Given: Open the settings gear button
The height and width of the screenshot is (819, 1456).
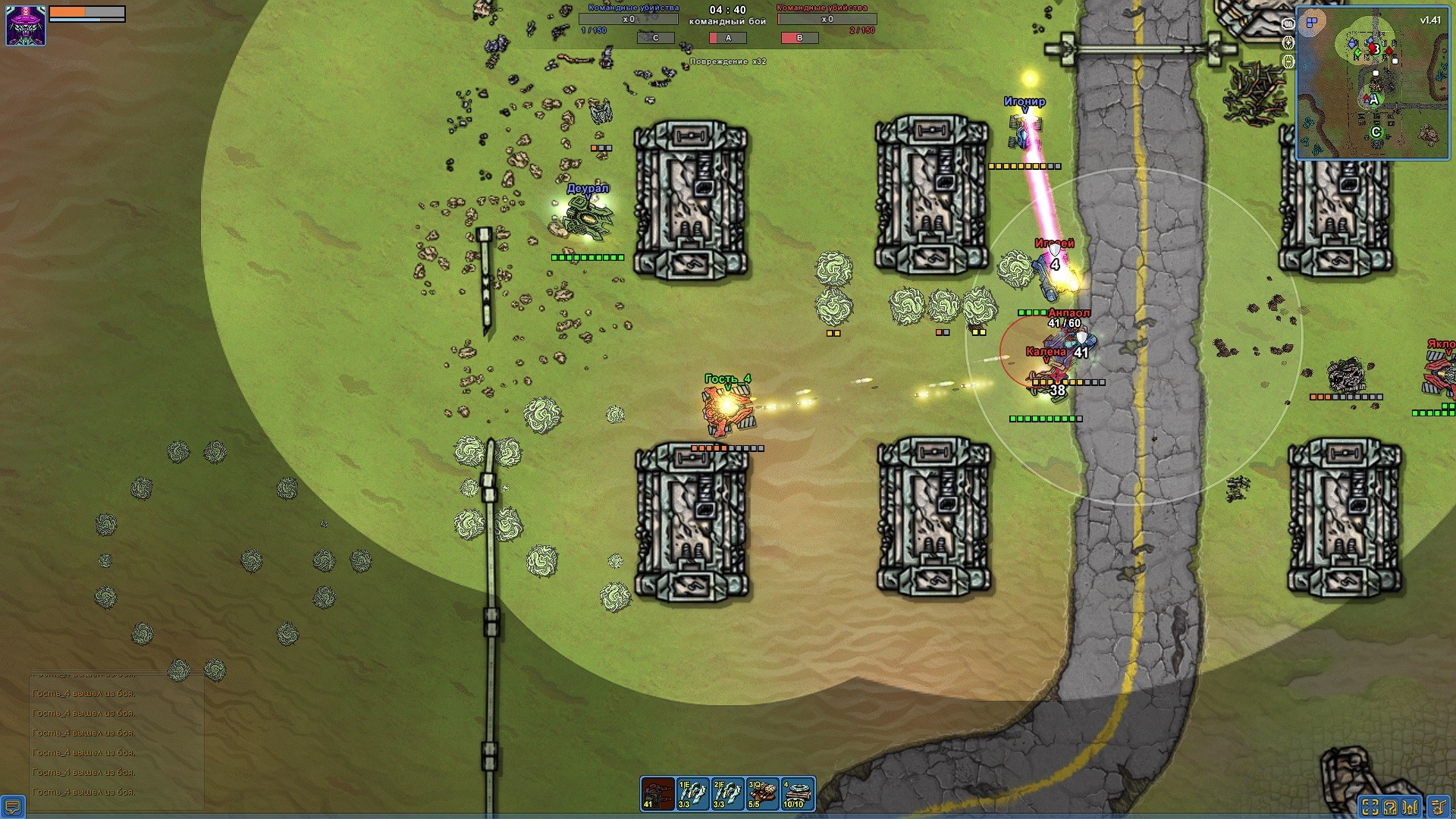Looking at the screenshot, I should click(x=1439, y=807).
